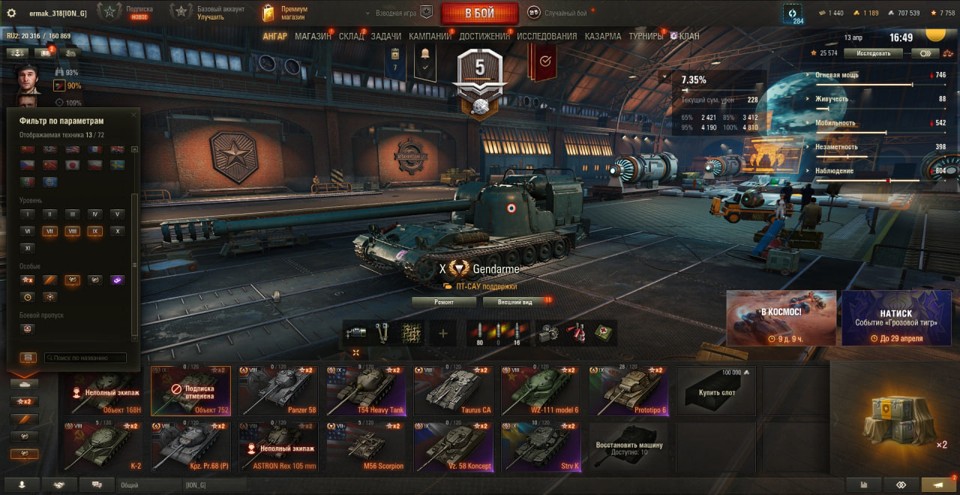This screenshot has width=960, height=495.
Task: Go to the ИССЛЕДОВАНИЯ tab
Action: tap(547, 36)
